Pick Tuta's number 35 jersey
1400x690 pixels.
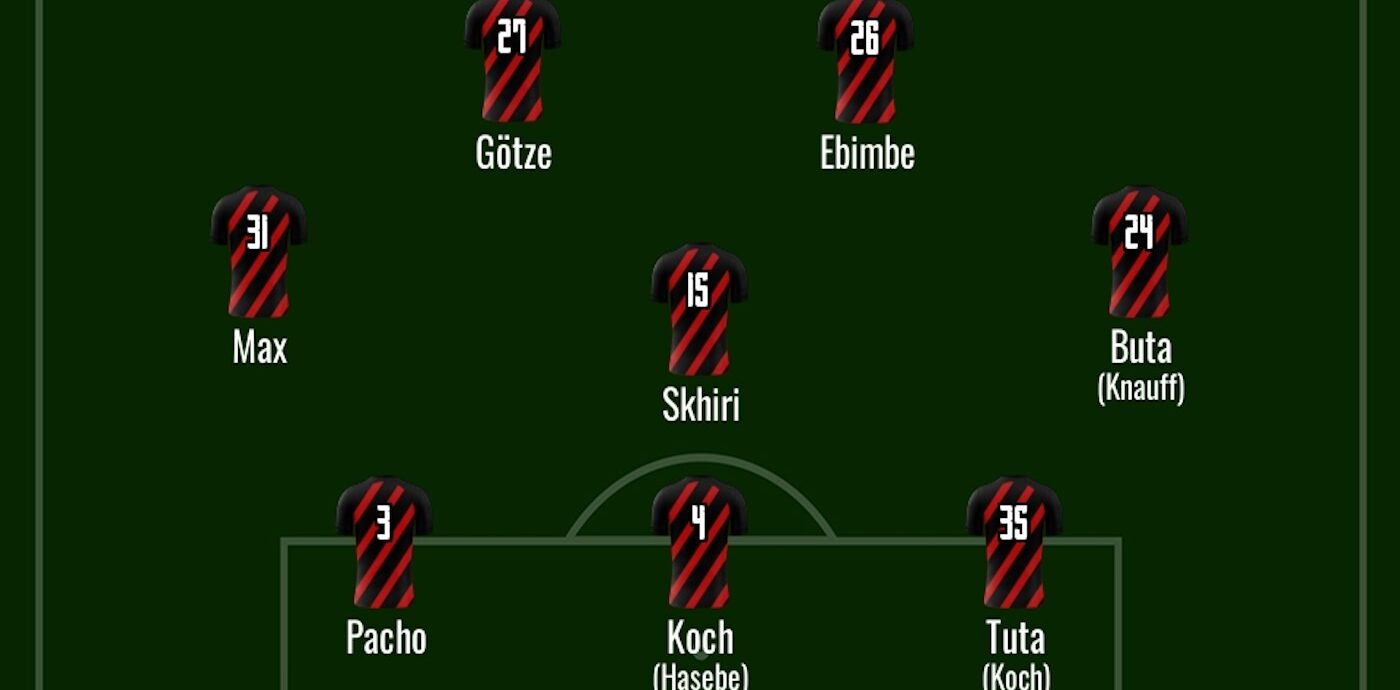1014,543
